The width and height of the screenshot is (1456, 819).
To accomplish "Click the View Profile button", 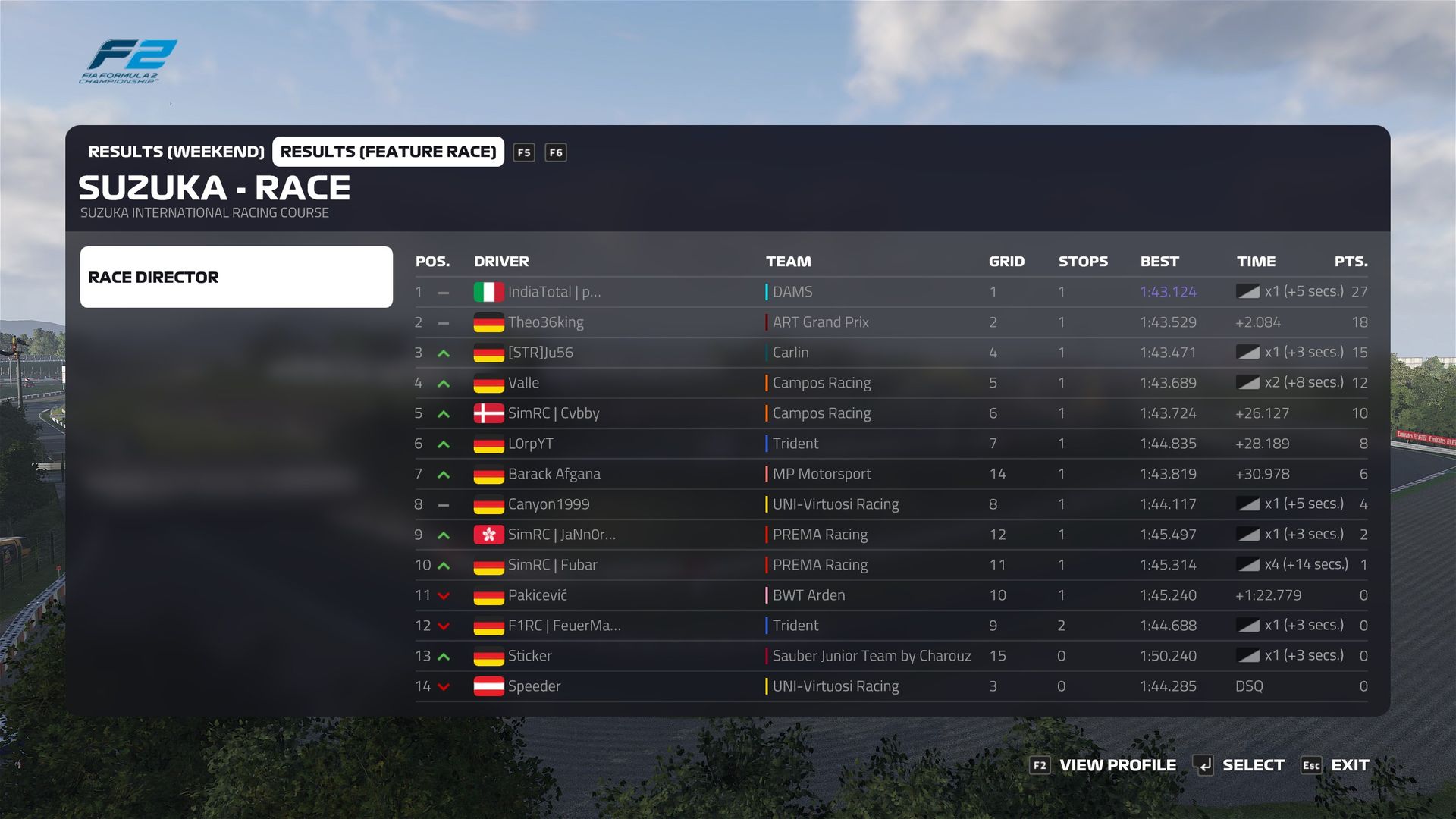I will click(1104, 765).
